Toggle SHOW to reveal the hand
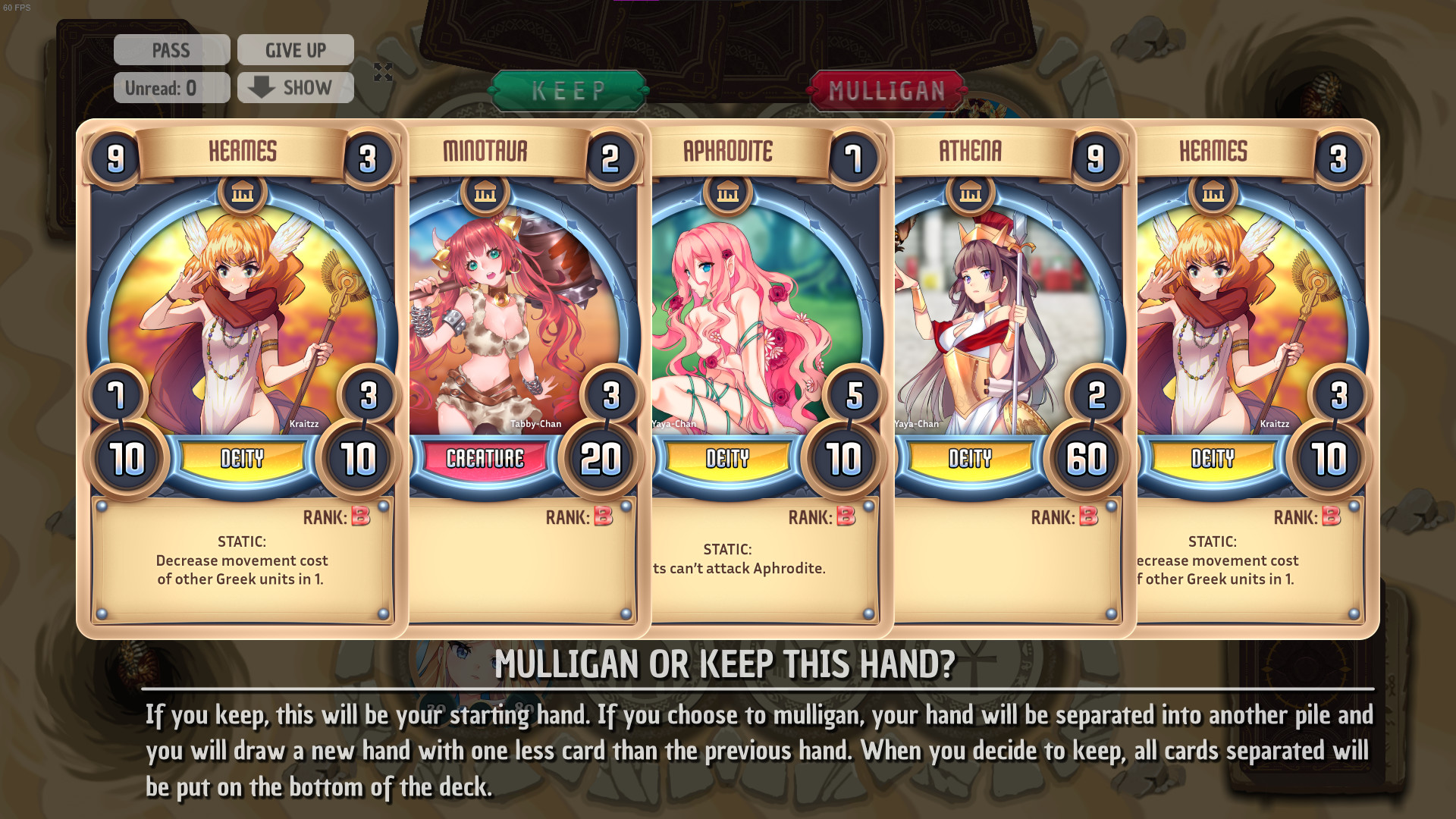Viewport: 1456px width, 819px height. click(x=295, y=87)
